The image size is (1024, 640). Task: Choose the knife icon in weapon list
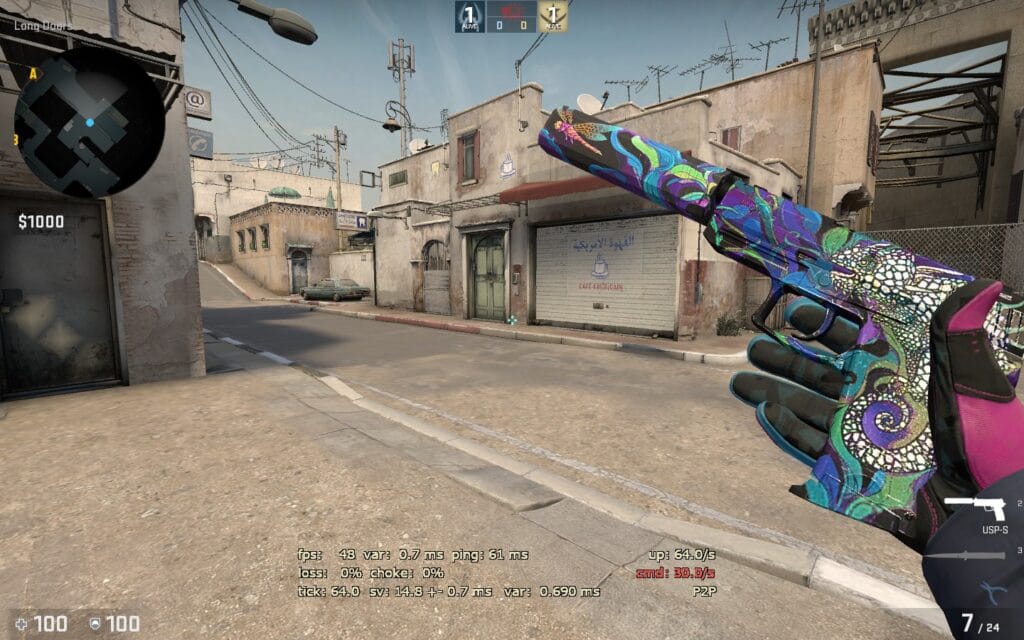964,554
